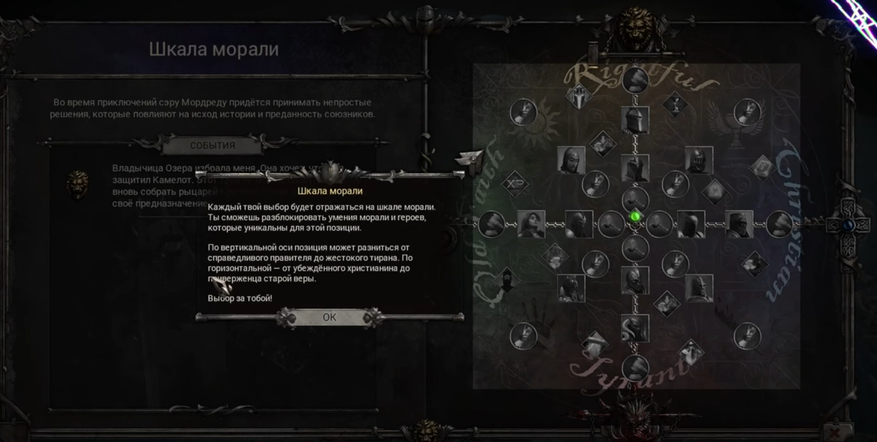Confirm the morality chart tutorial with OK
The height and width of the screenshot is (442, 877).
coord(329,317)
